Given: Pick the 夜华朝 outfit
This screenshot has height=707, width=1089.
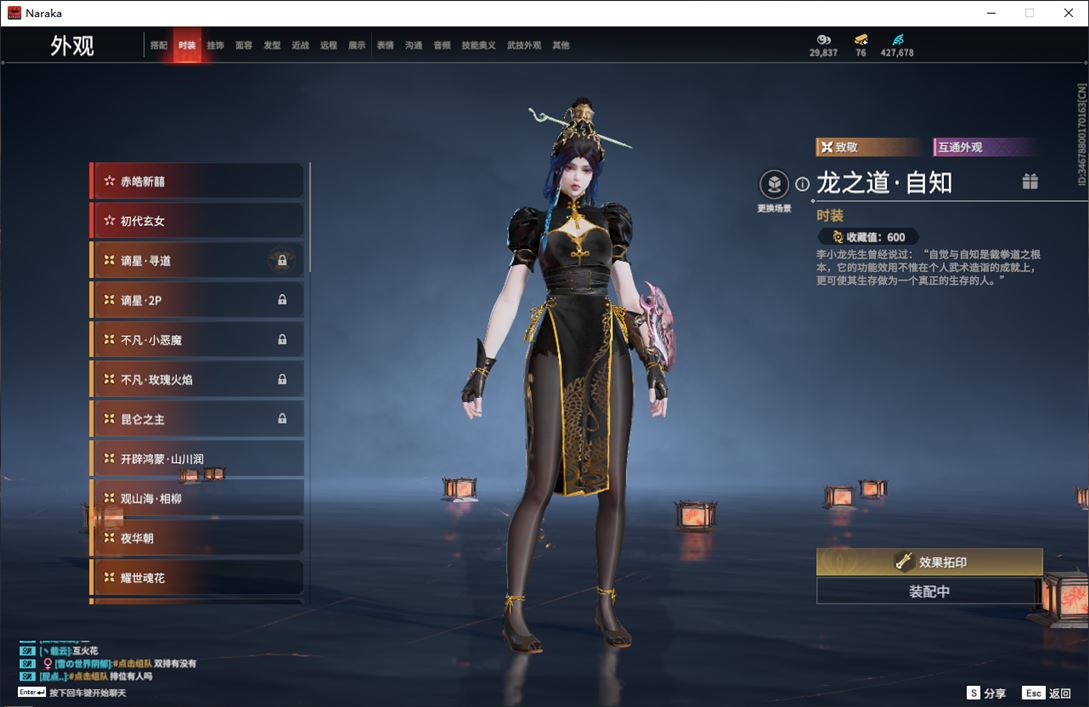Looking at the screenshot, I should point(197,538).
